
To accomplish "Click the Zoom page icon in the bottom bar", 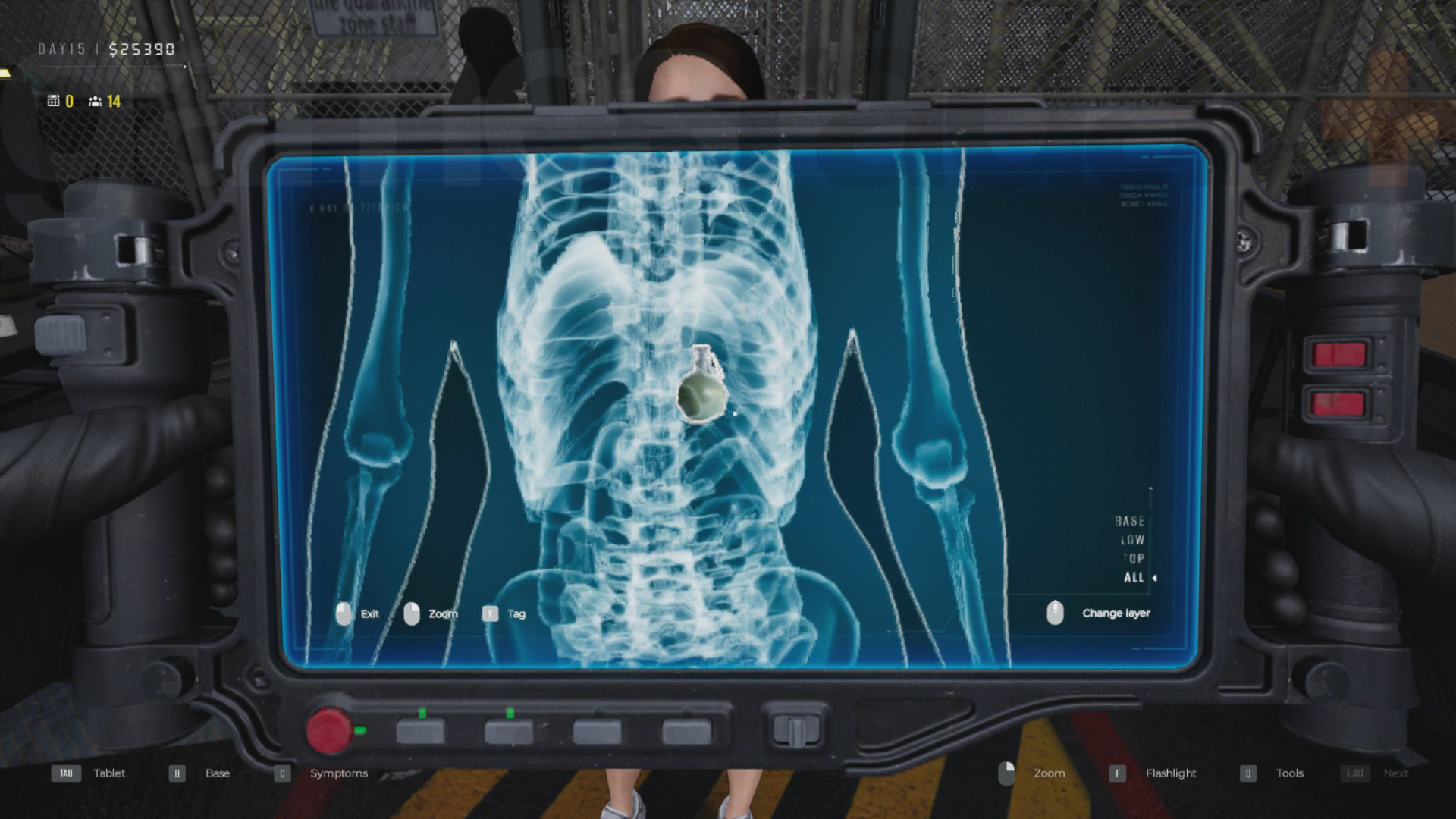I will (1008, 773).
